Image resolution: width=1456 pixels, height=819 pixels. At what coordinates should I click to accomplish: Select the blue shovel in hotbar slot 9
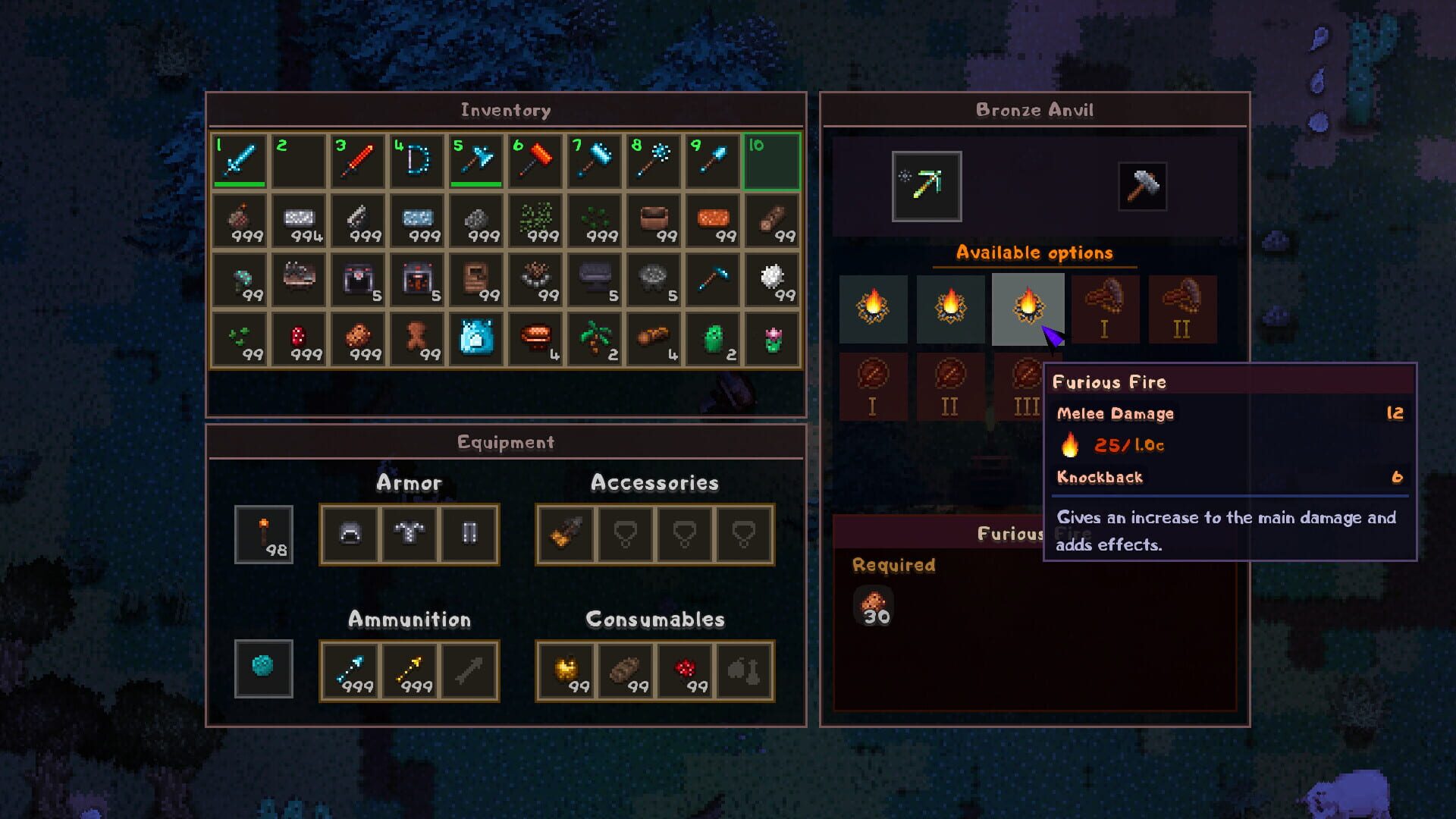click(x=713, y=161)
